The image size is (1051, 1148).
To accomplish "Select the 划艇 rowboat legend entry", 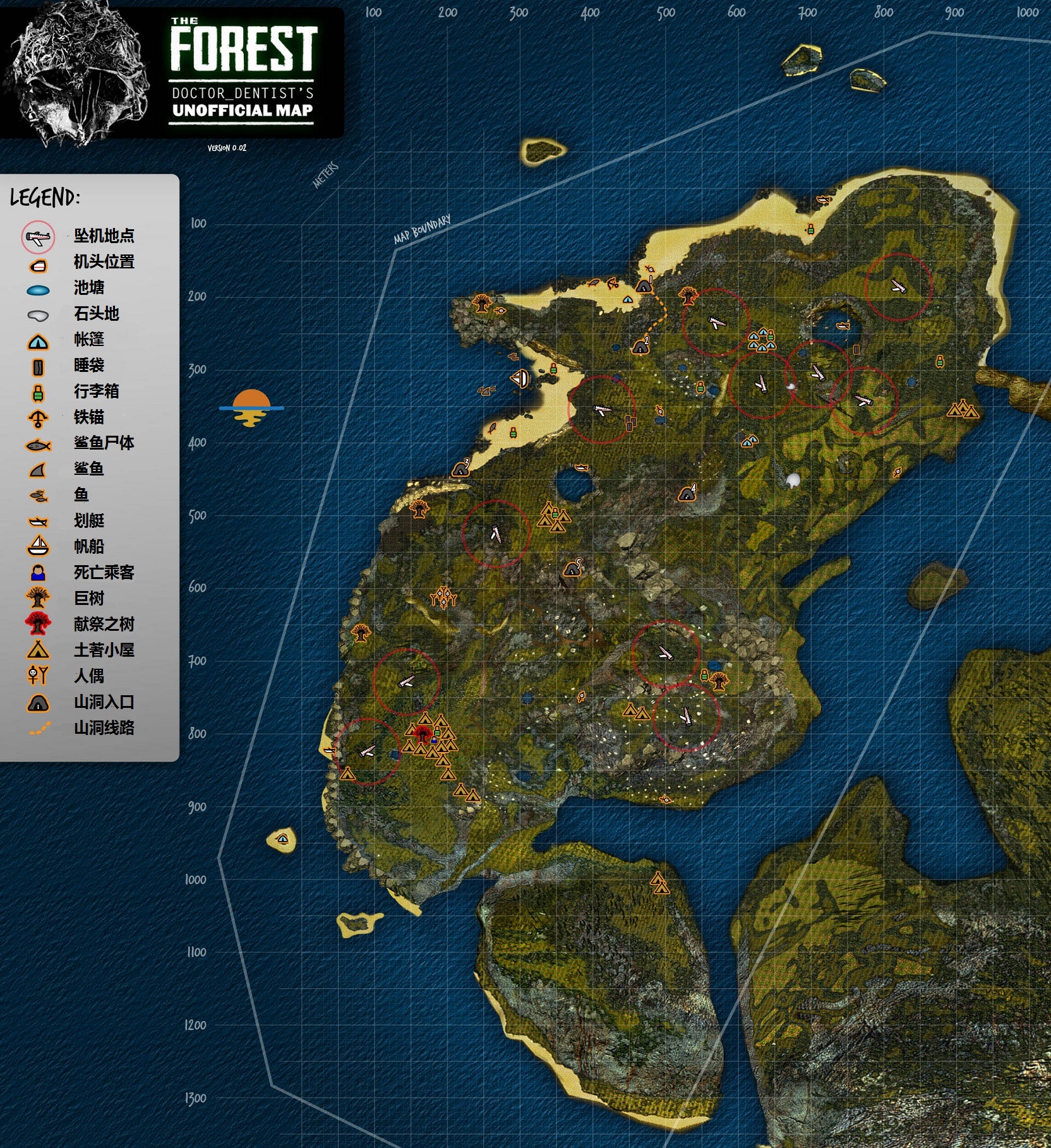I will [x=88, y=521].
